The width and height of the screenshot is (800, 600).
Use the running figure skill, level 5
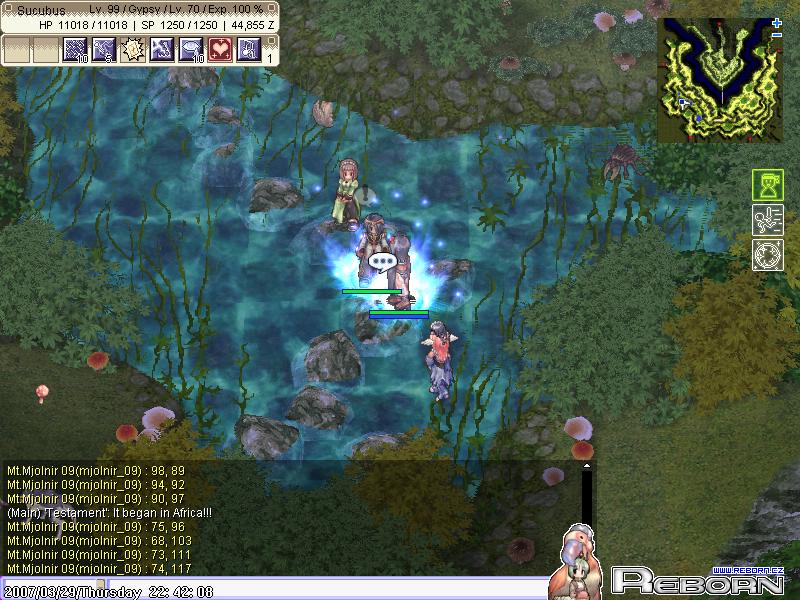click(x=104, y=49)
